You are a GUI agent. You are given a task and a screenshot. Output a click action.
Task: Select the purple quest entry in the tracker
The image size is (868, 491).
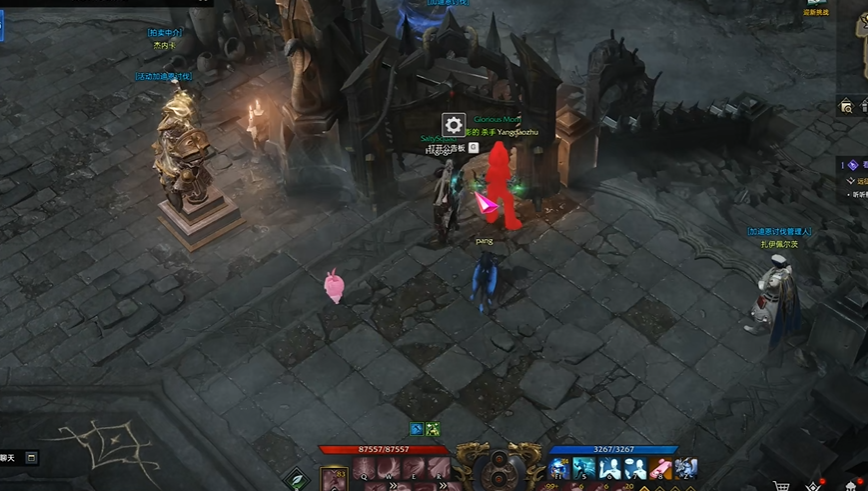click(853, 165)
